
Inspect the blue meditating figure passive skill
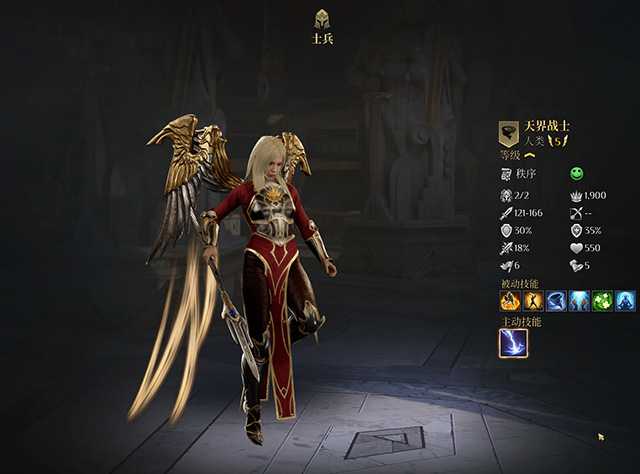pyautogui.click(x=625, y=300)
